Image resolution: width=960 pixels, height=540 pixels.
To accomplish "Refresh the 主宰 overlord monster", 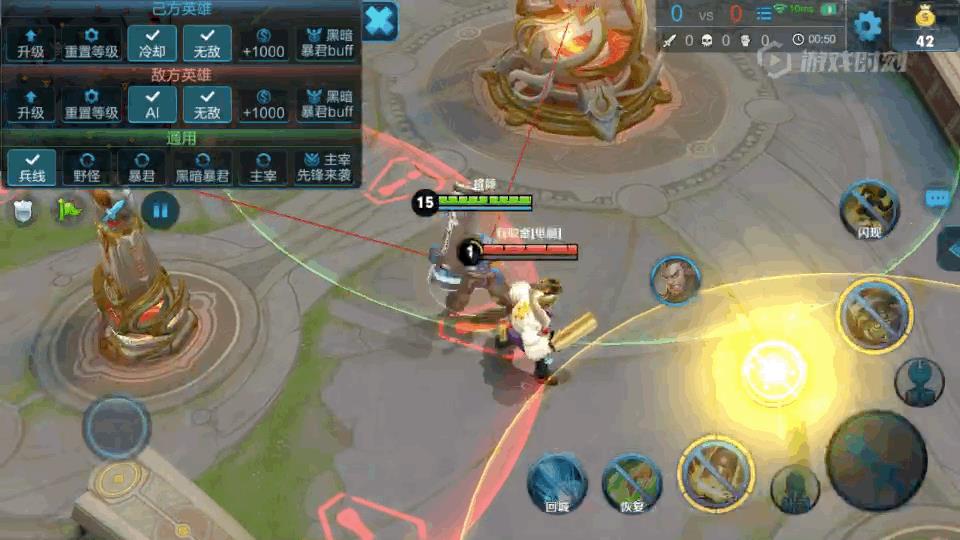I will [263, 166].
